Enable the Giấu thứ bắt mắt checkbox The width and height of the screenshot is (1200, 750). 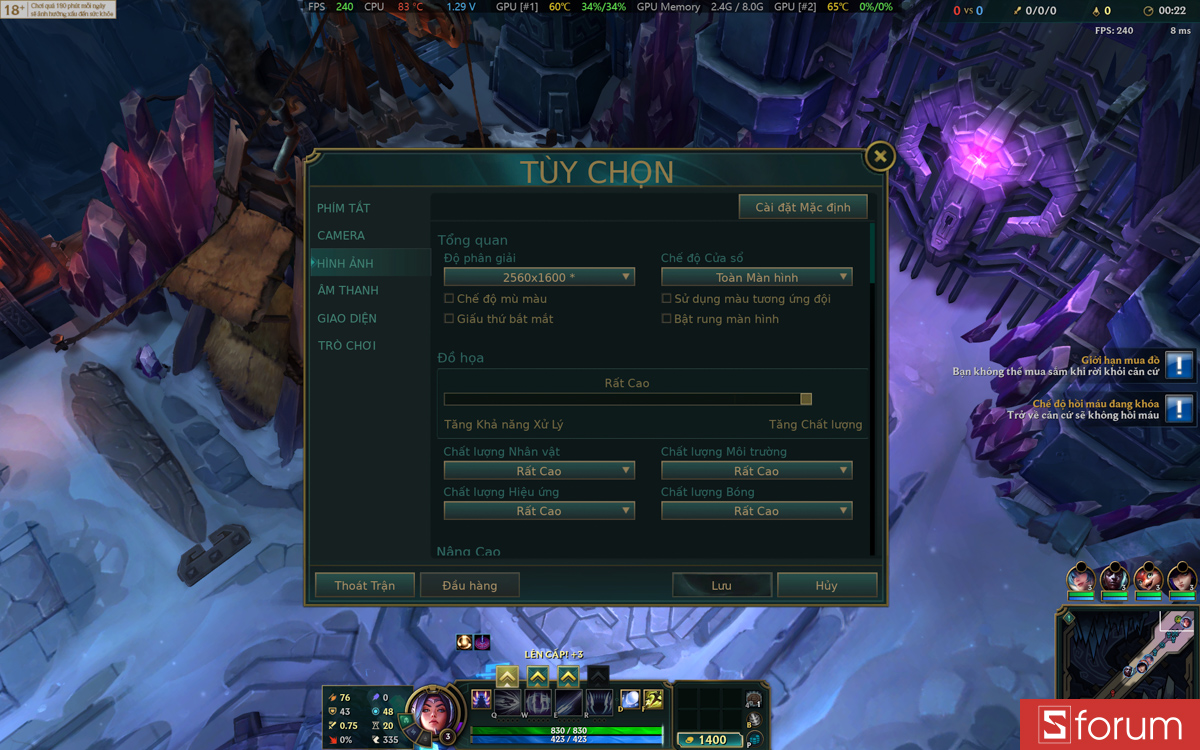pos(449,319)
